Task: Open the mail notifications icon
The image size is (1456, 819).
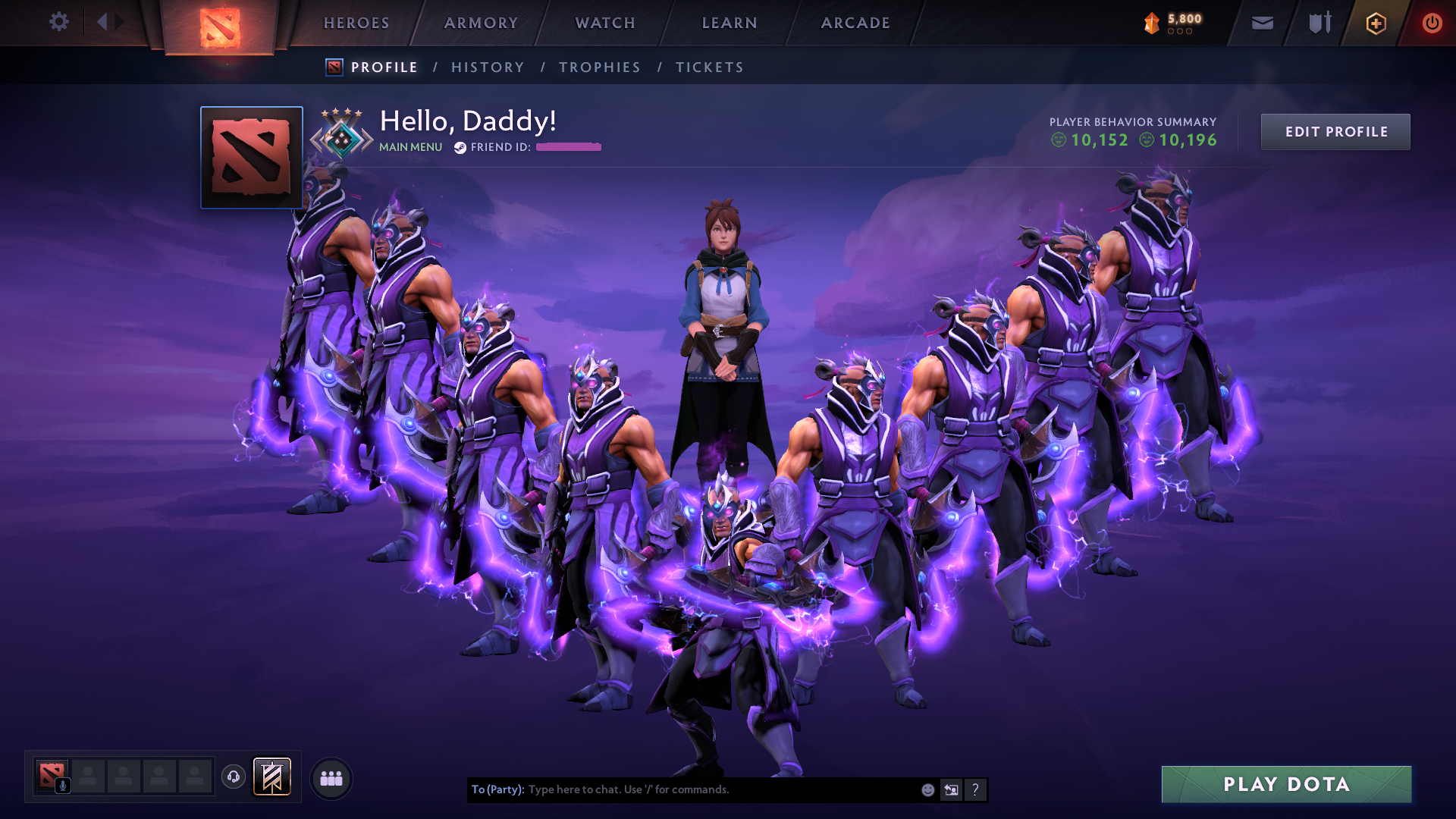Action: pyautogui.click(x=1262, y=23)
